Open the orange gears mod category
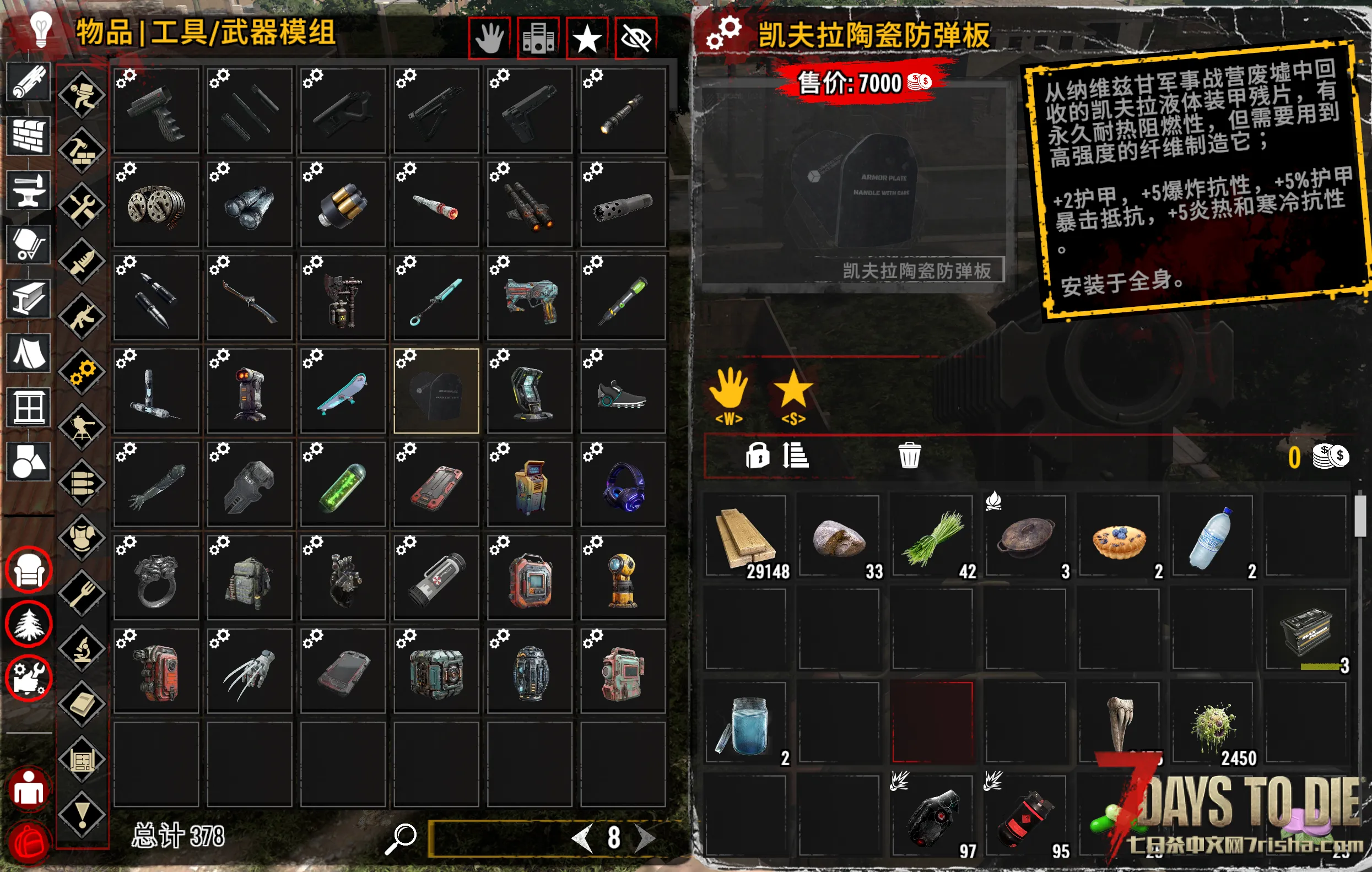This screenshot has width=1372, height=872. coord(83,372)
